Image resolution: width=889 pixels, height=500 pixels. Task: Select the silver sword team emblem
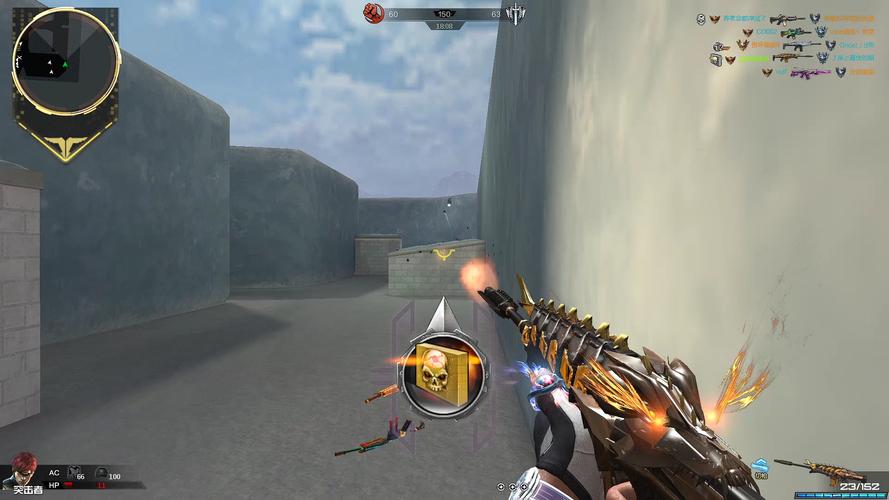[x=515, y=13]
